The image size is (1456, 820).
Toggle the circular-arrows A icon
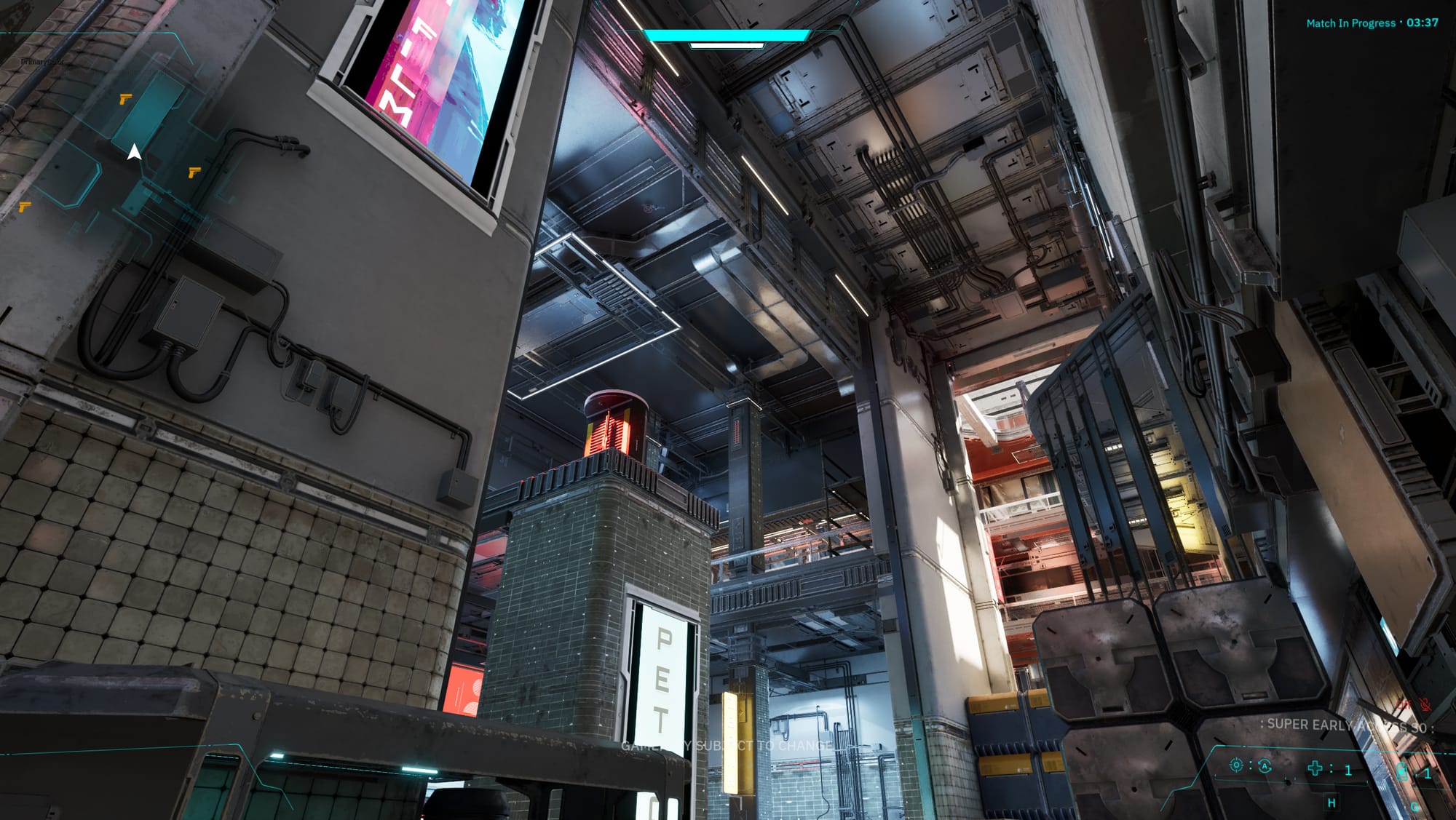tap(1265, 766)
